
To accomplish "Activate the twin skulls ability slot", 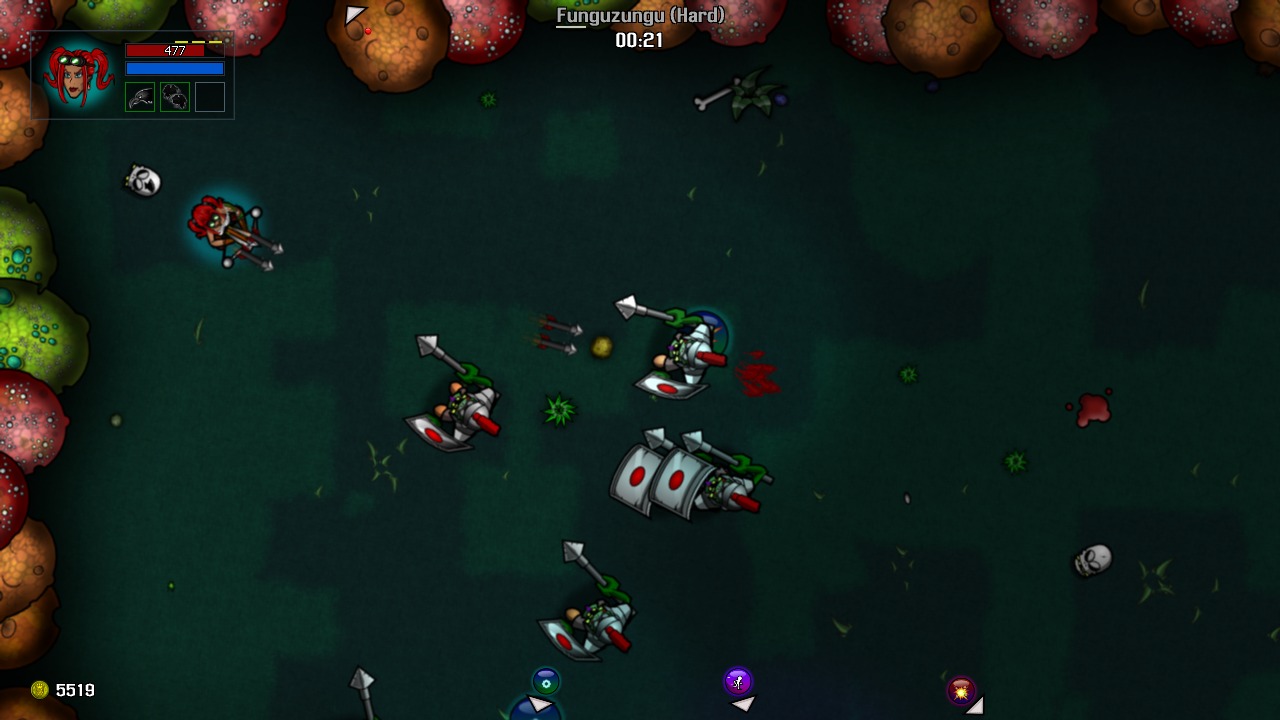I will [175, 97].
